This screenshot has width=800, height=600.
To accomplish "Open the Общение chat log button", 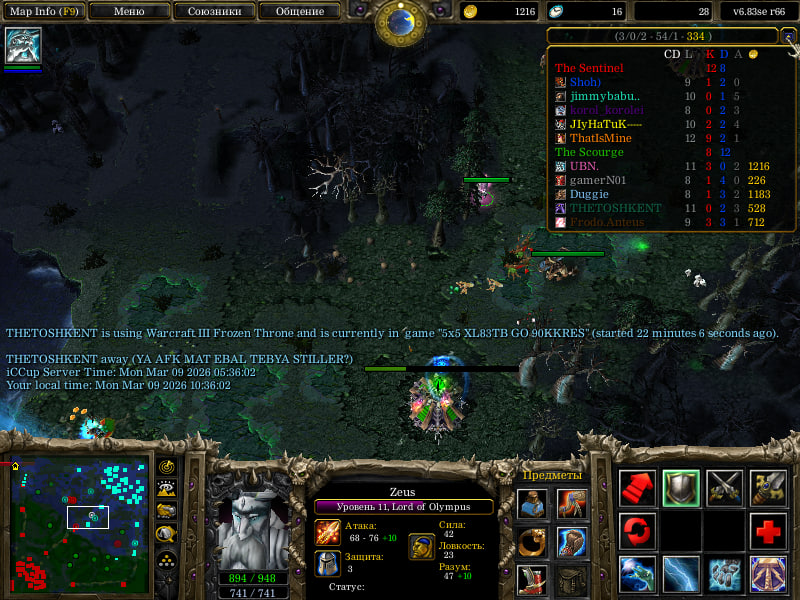I will tap(298, 12).
